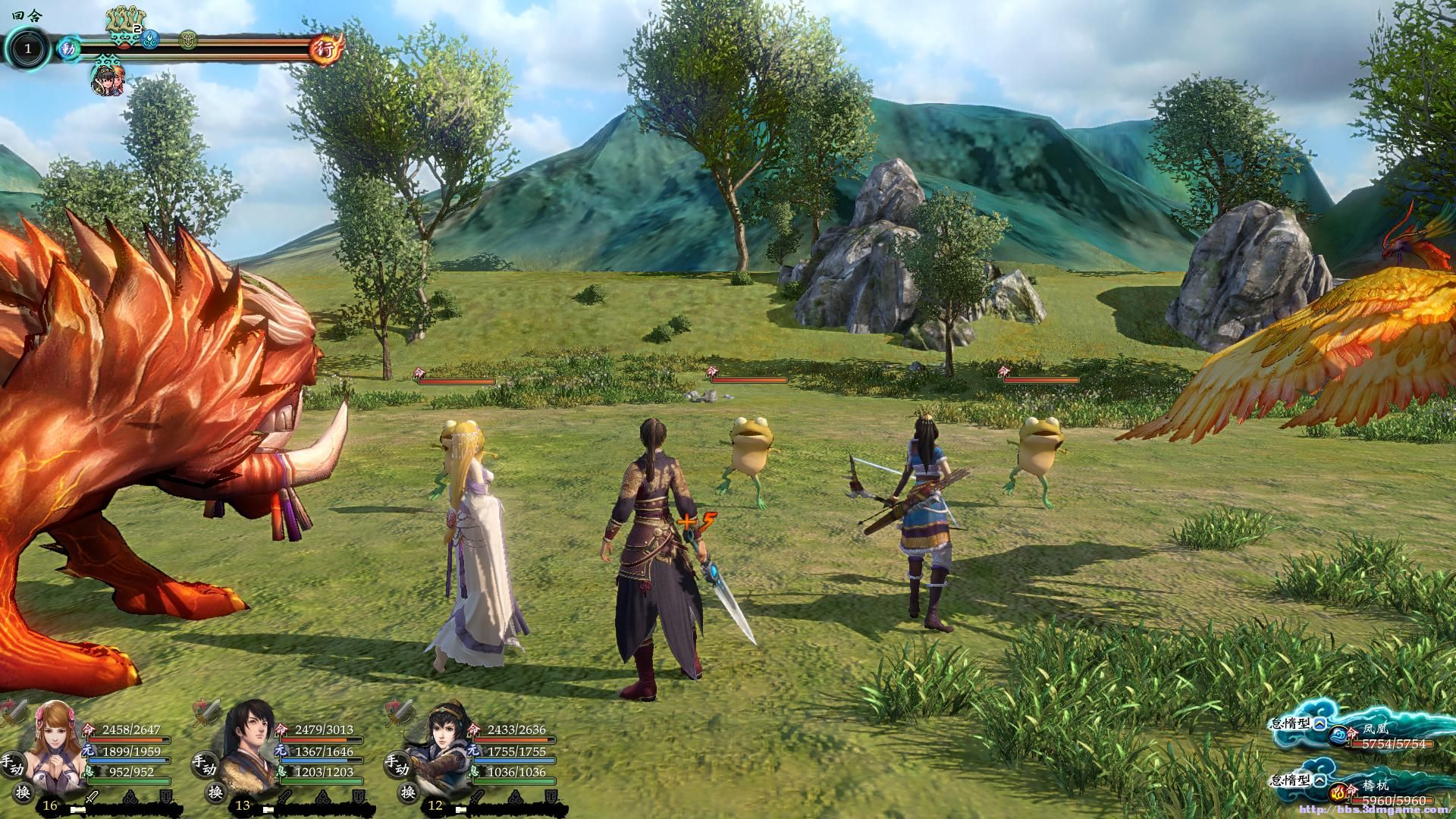1456x819 pixels.
Task: Click the green beast-face marker on turn bar
Action: click(189, 37)
